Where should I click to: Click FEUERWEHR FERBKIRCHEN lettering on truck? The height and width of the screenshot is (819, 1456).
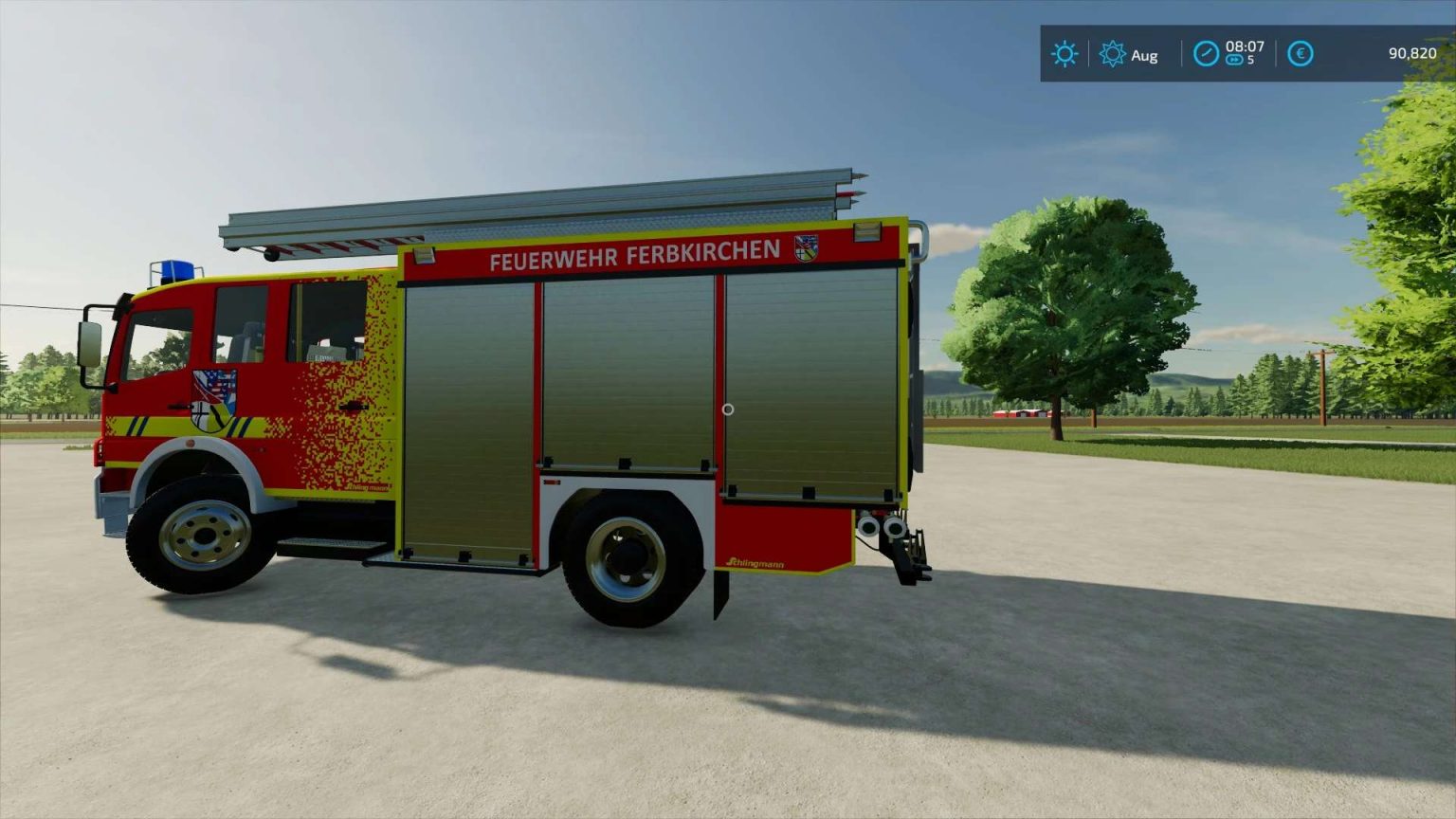(x=633, y=251)
